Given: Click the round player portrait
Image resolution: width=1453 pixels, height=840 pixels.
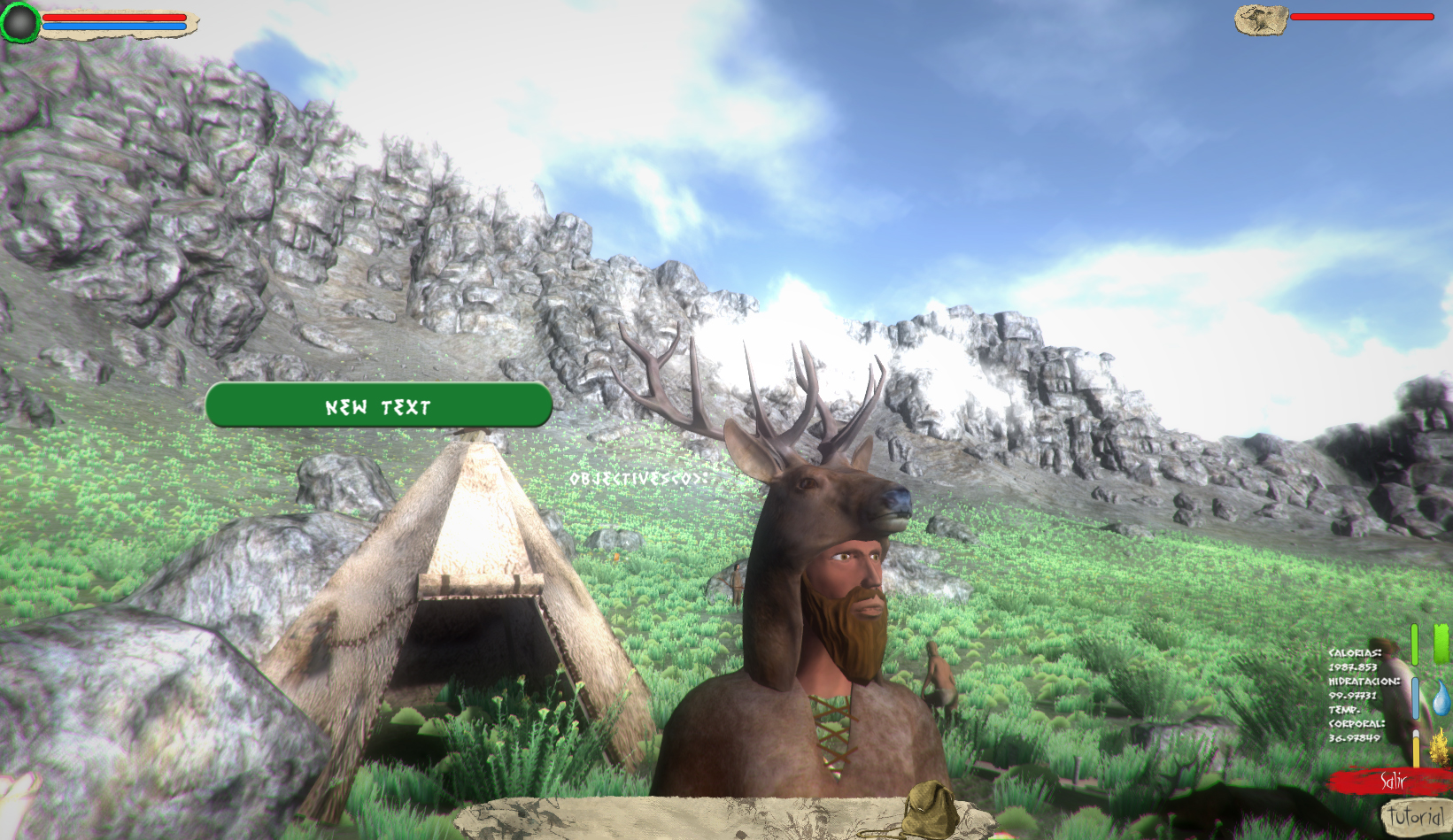Looking at the screenshot, I should click(x=19, y=22).
